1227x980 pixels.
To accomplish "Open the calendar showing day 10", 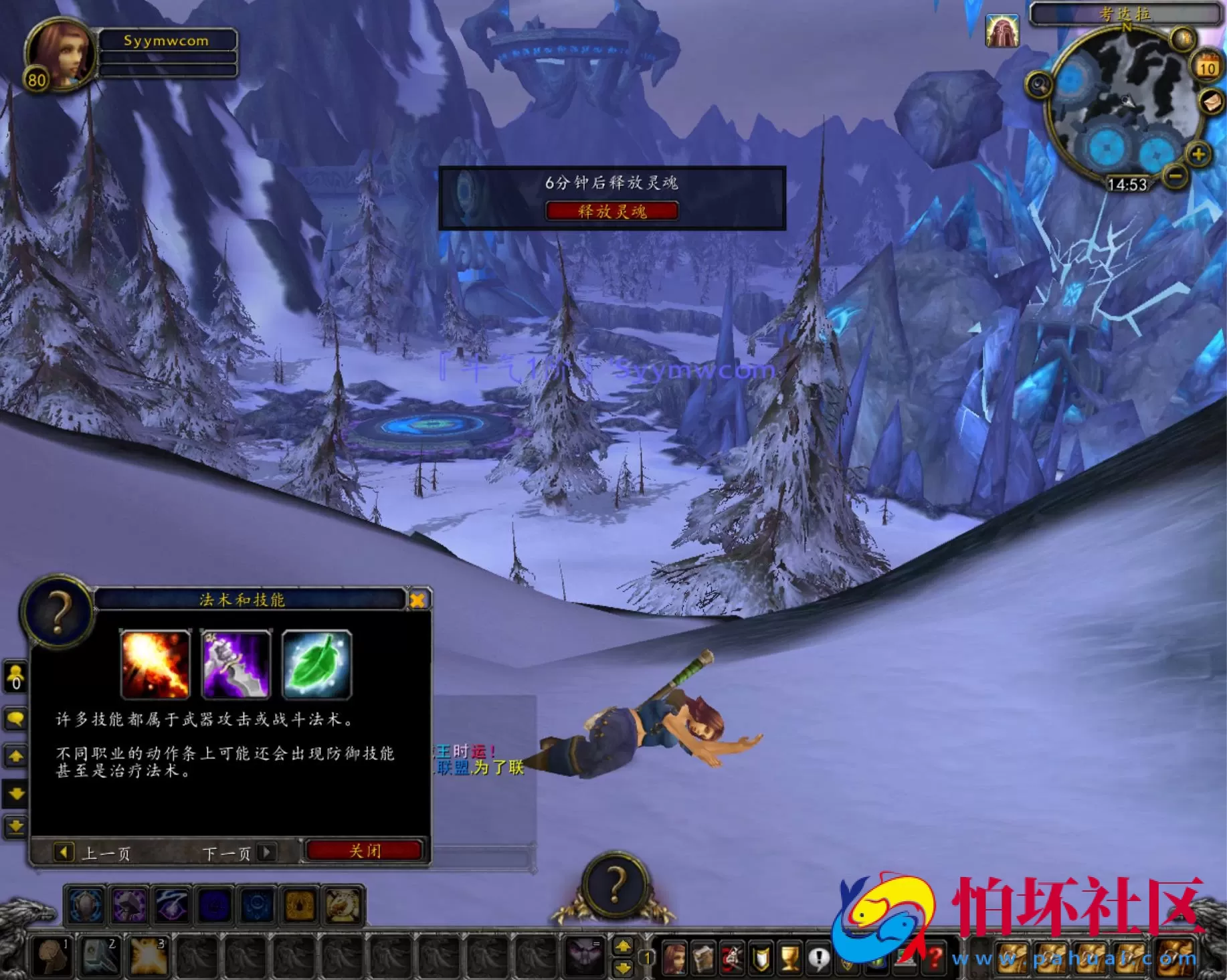I will (x=1207, y=67).
